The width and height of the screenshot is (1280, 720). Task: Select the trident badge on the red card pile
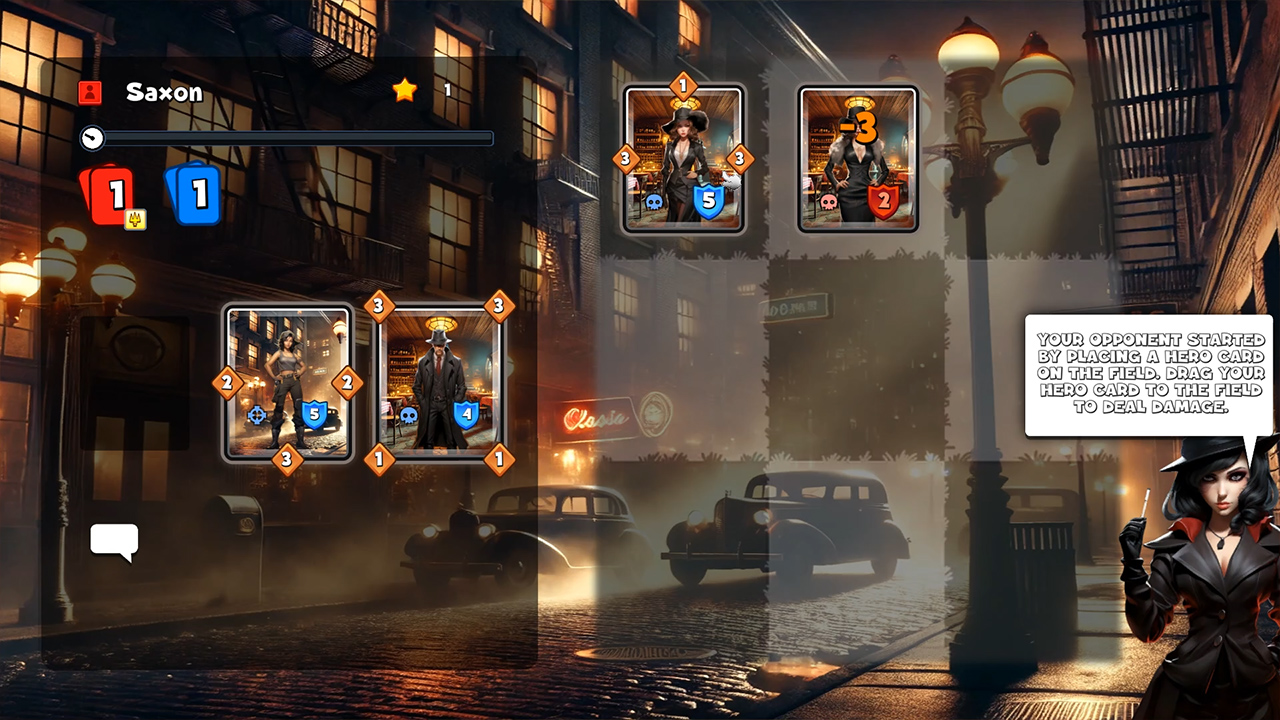click(x=138, y=218)
